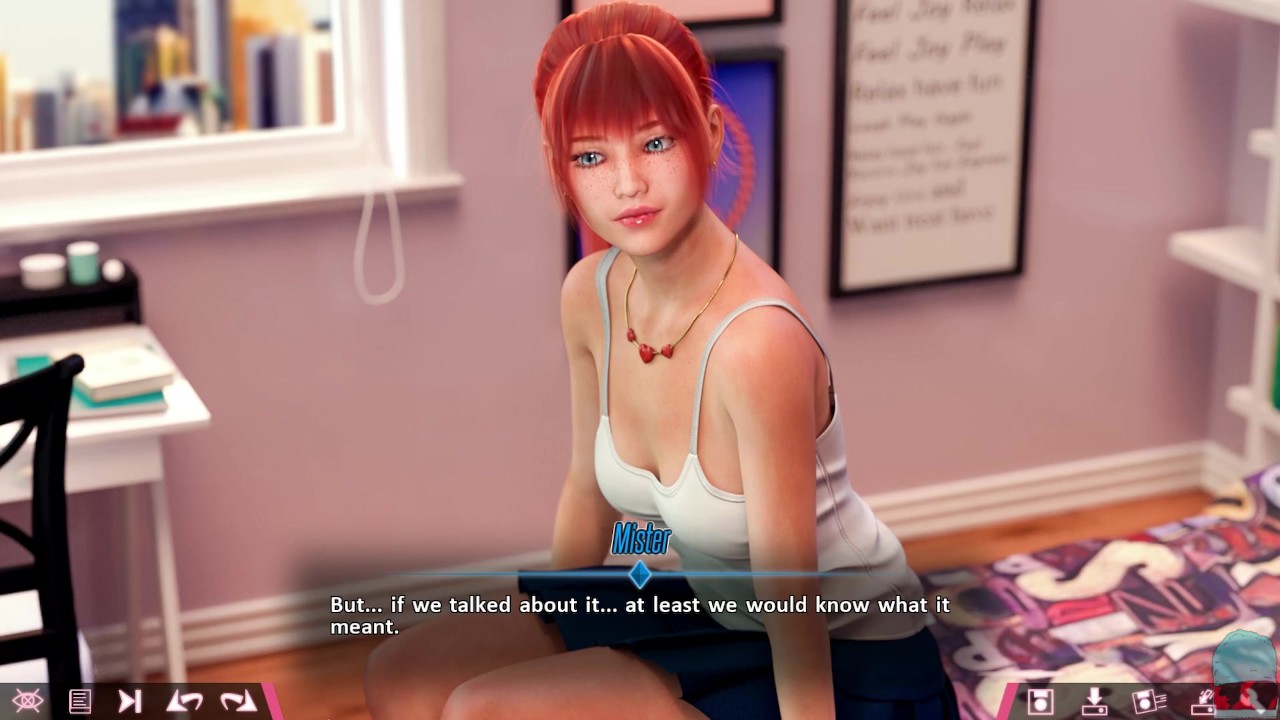Screen dimensions: 1280x720
Task: Open the dialogue history log
Action: point(80,701)
